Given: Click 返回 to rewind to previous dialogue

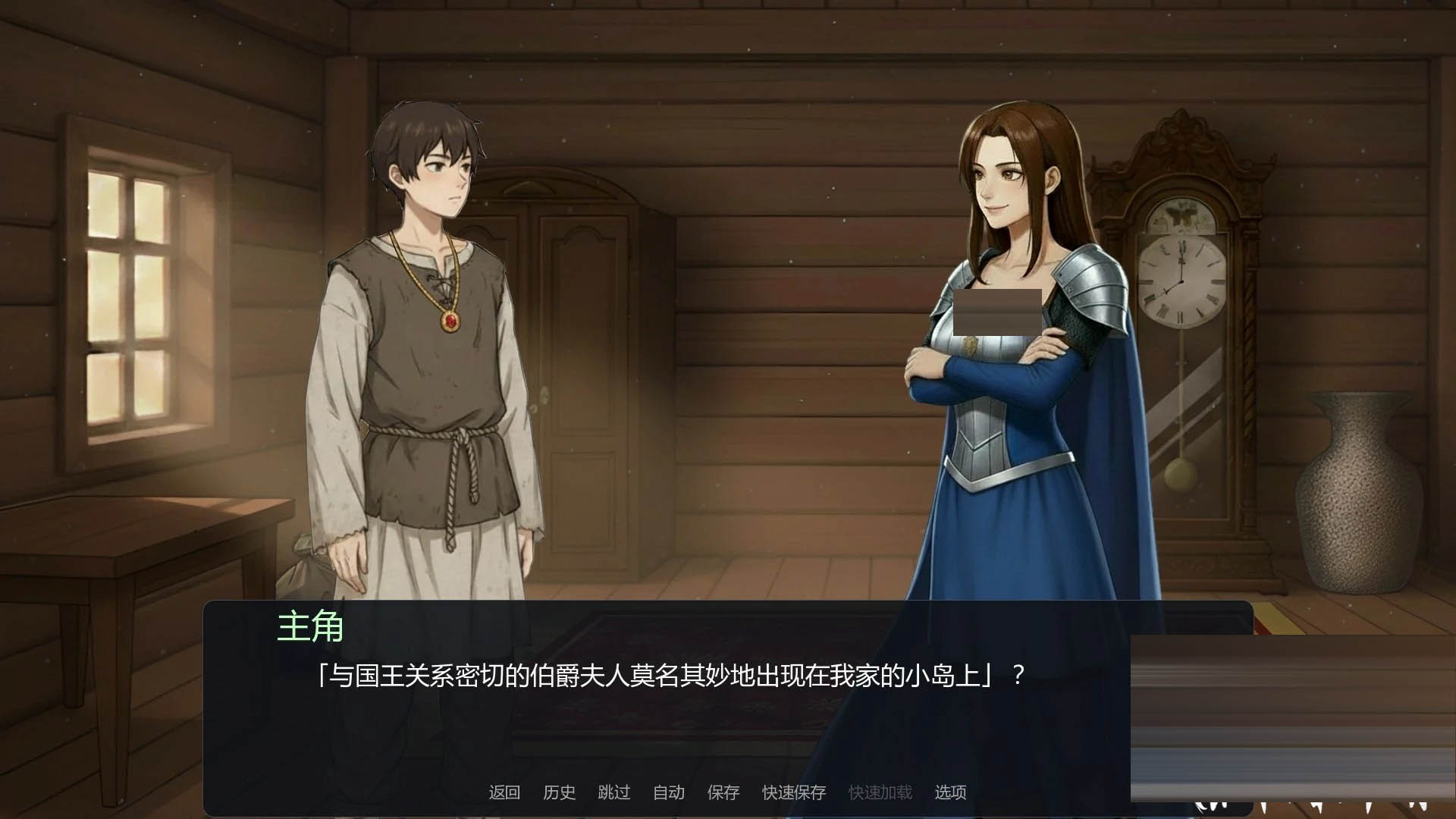Looking at the screenshot, I should point(506,792).
